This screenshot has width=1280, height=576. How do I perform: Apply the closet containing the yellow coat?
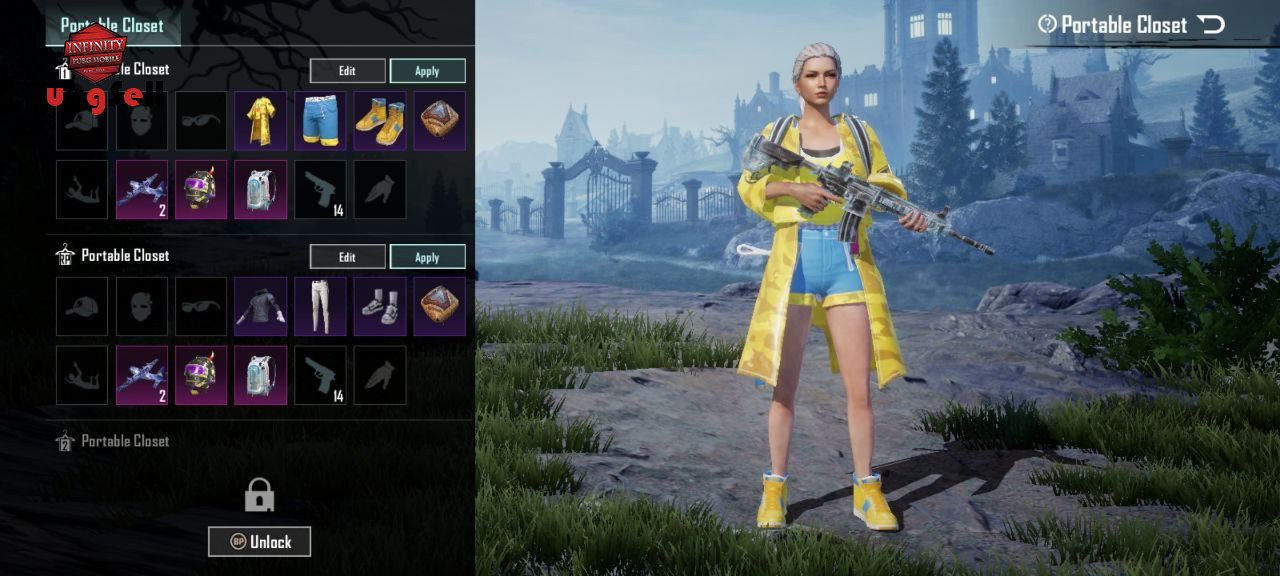427,71
